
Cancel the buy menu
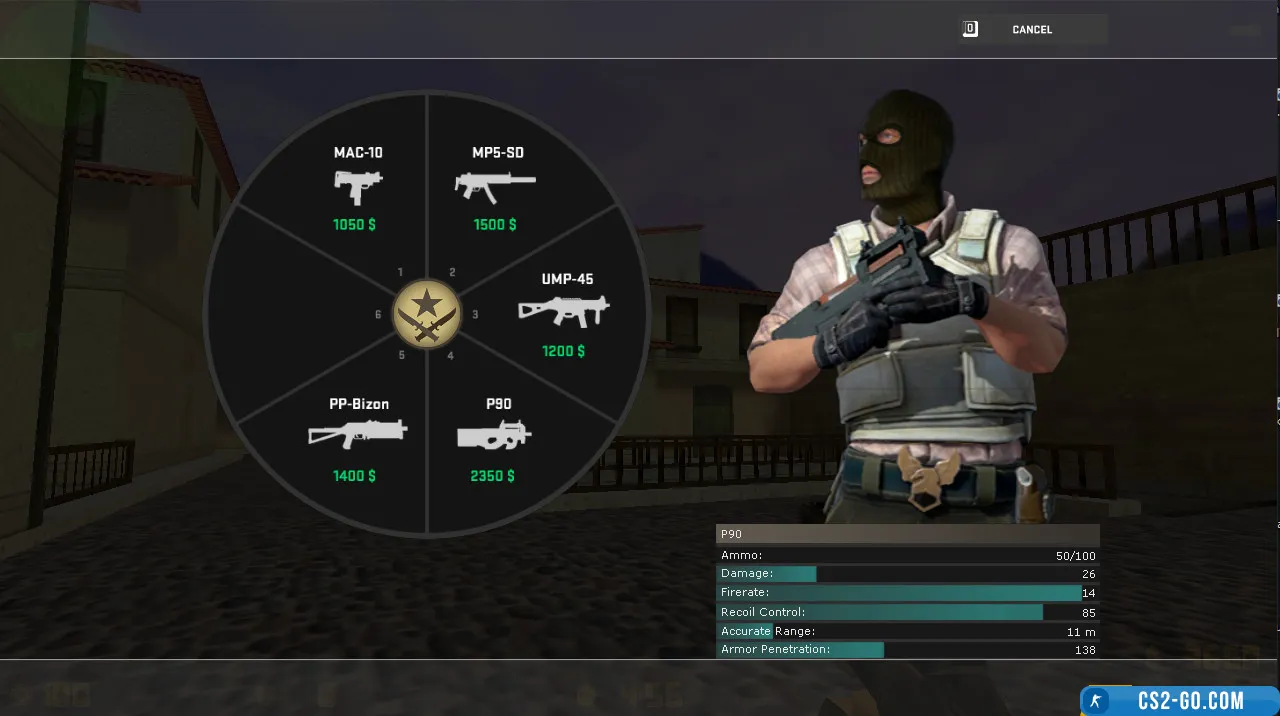[x=1031, y=30]
